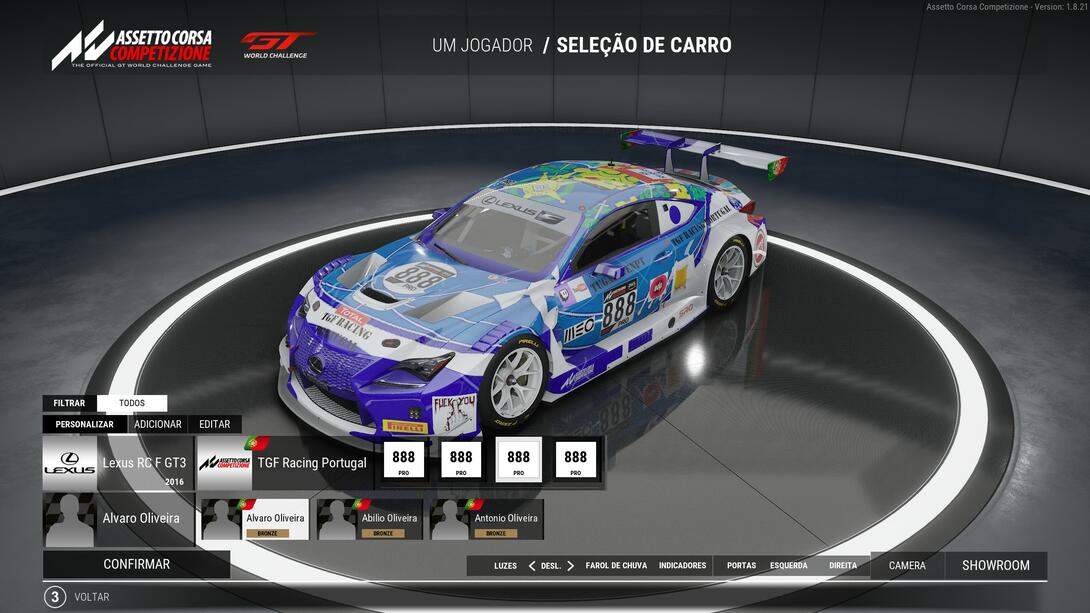
Task: Select the Todos filter option
Action: (131, 403)
